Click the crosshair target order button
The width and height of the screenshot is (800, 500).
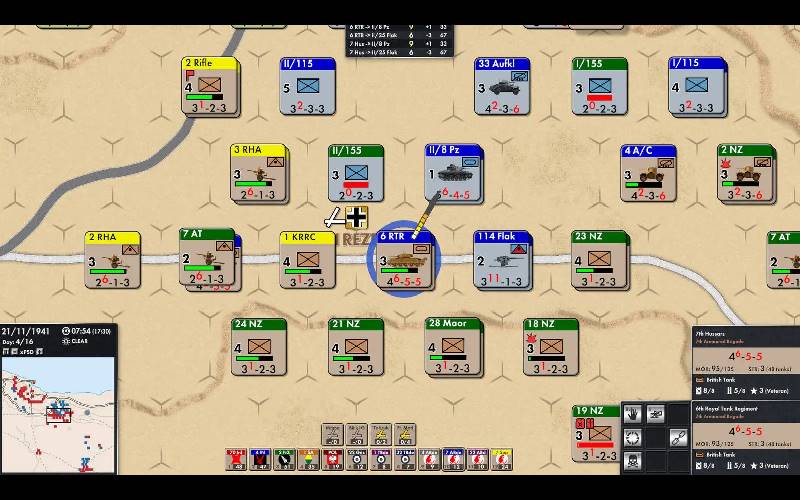point(632,438)
